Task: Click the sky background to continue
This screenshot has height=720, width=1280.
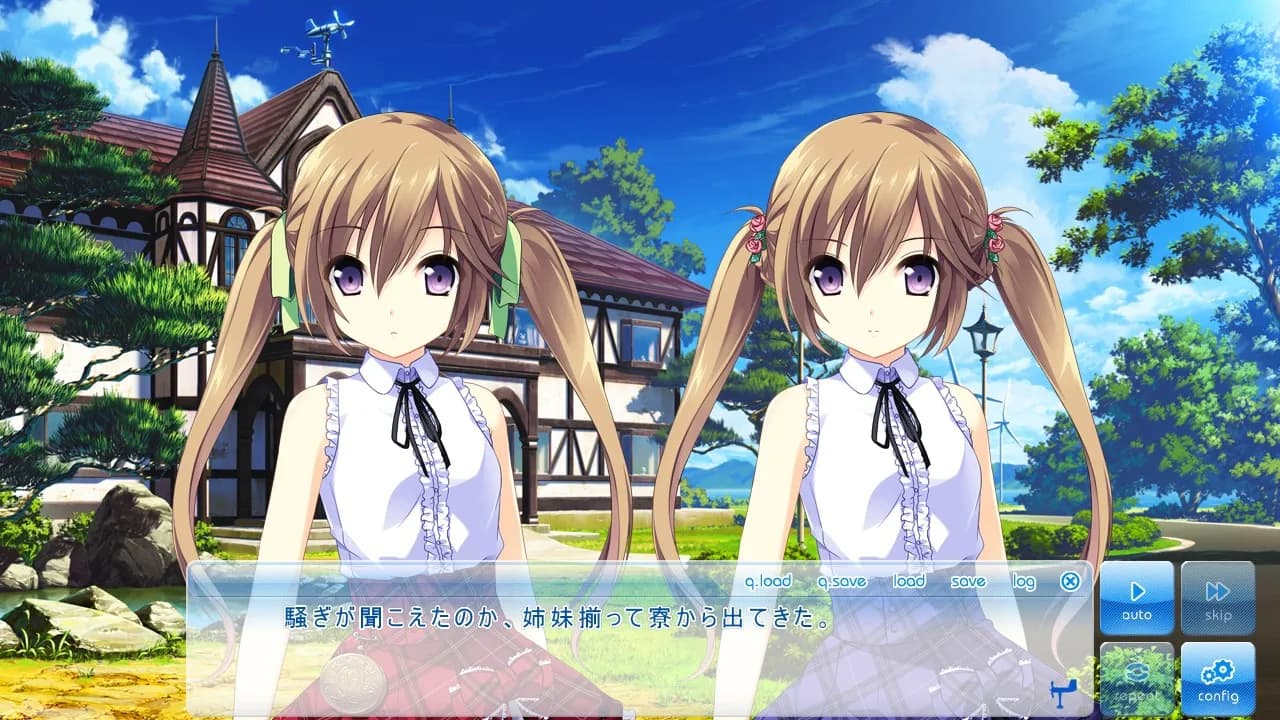Action: pyautogui.click(x=700, y=60)
